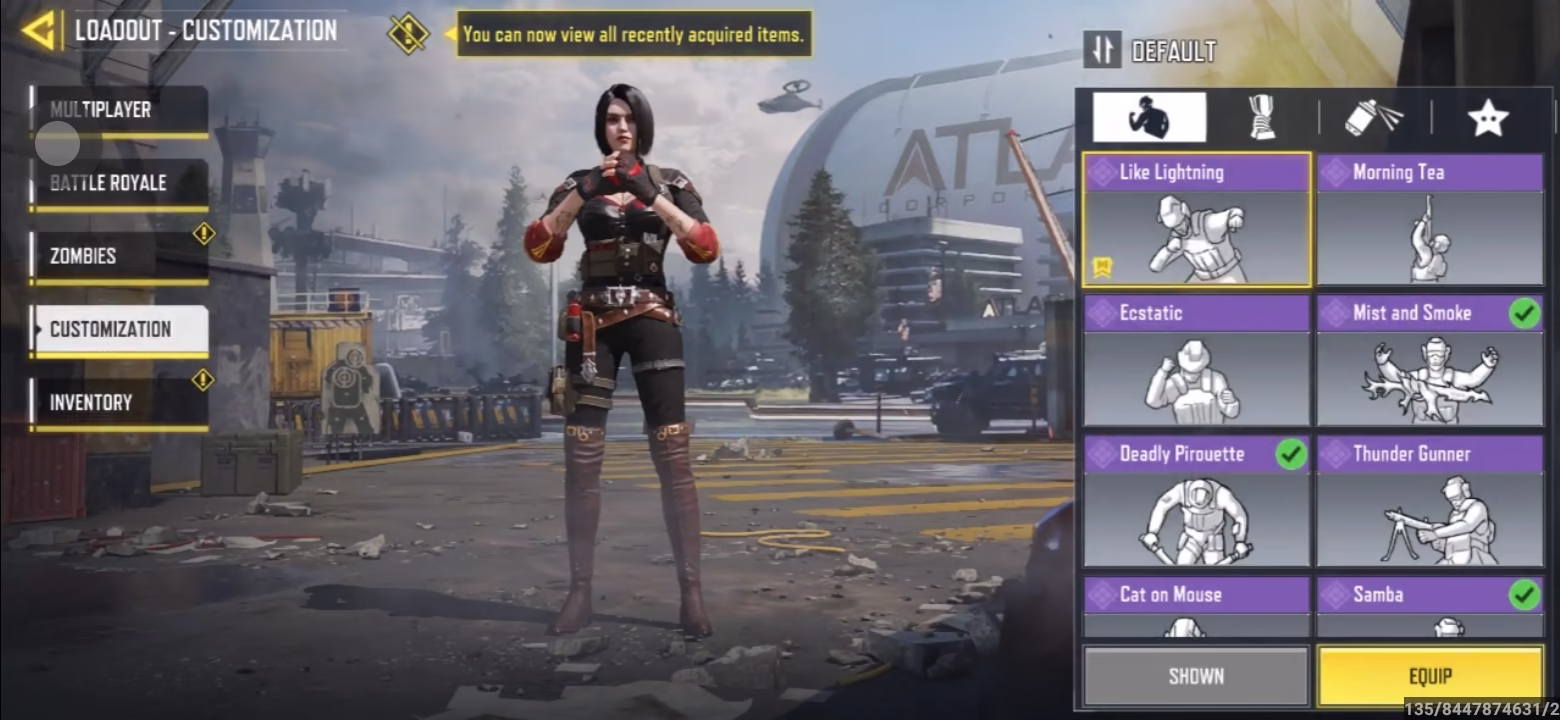Select the Battle Royale menu entry

click(x=120, y=184)
